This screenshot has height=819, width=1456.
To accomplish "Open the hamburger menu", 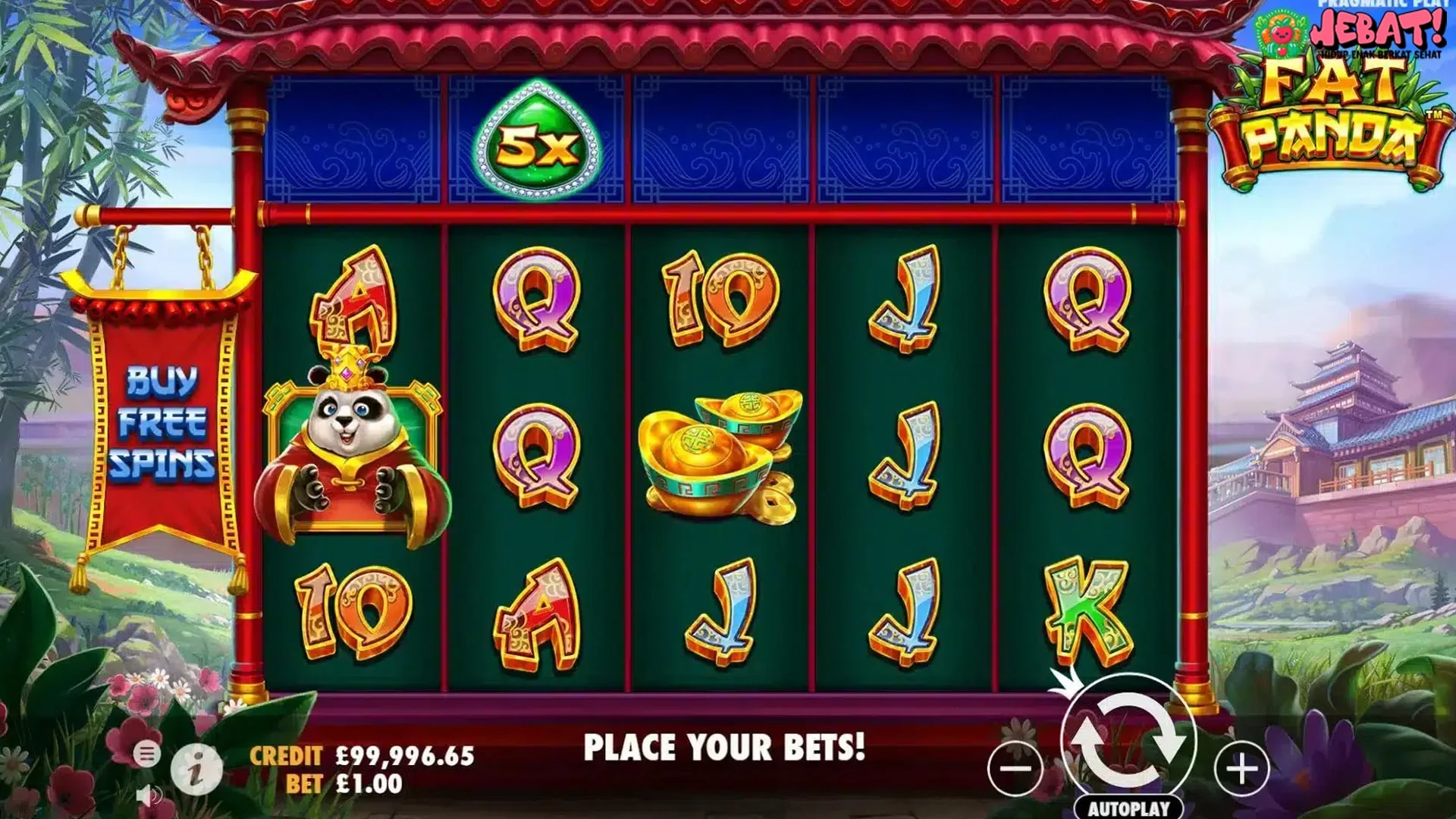I will (x=147, y=754).
